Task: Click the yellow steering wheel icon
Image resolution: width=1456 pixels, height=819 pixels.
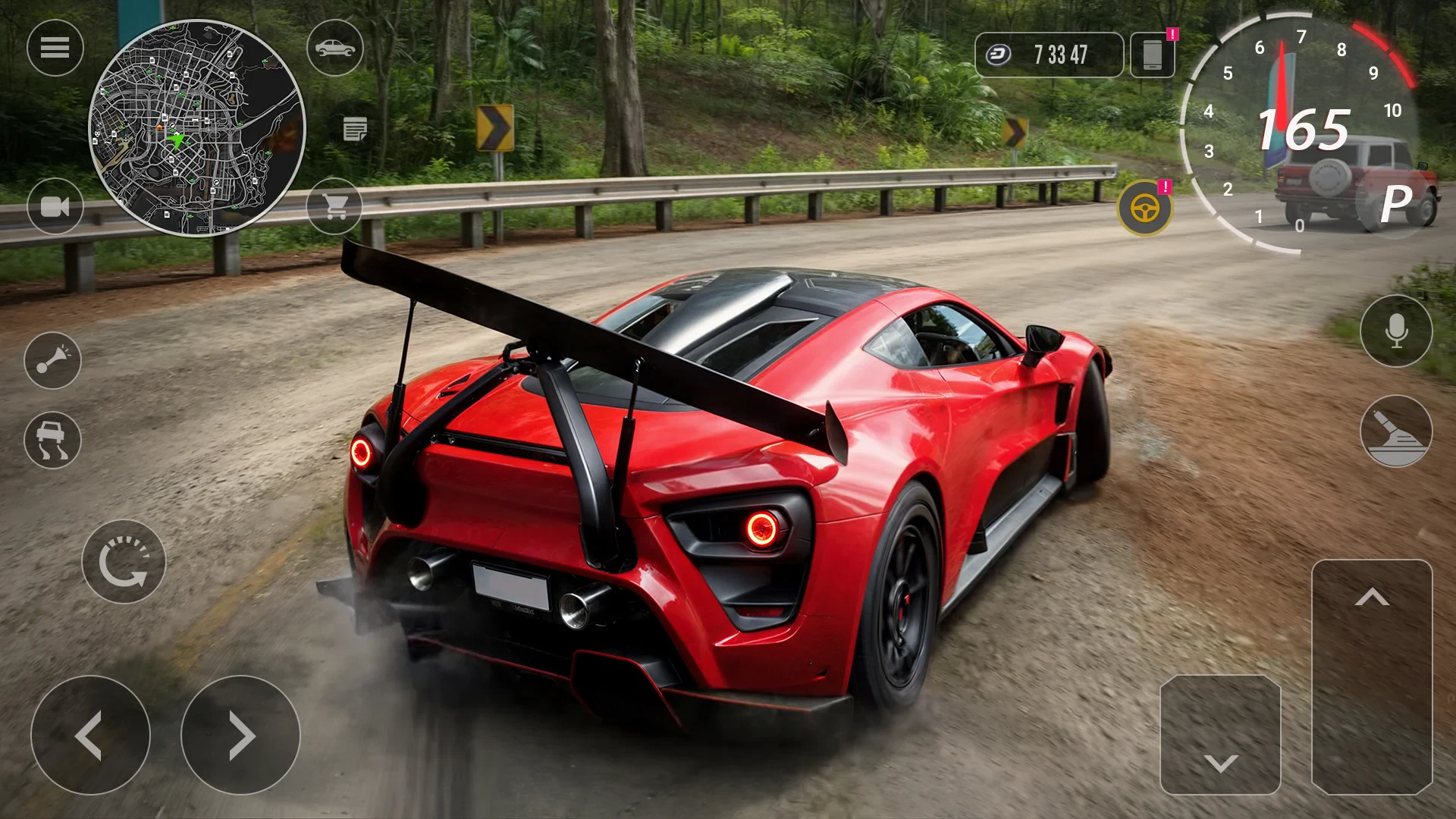Action: coord(1144,208)
